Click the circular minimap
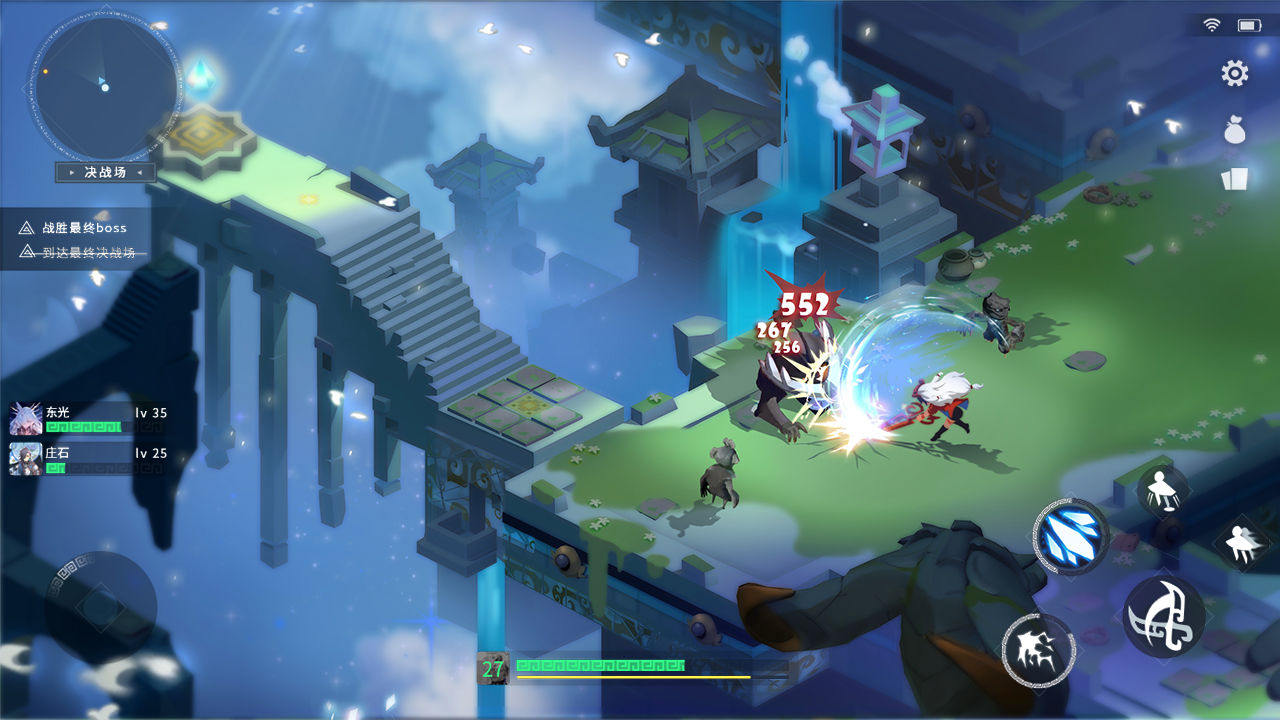 (x=104, y=86)
